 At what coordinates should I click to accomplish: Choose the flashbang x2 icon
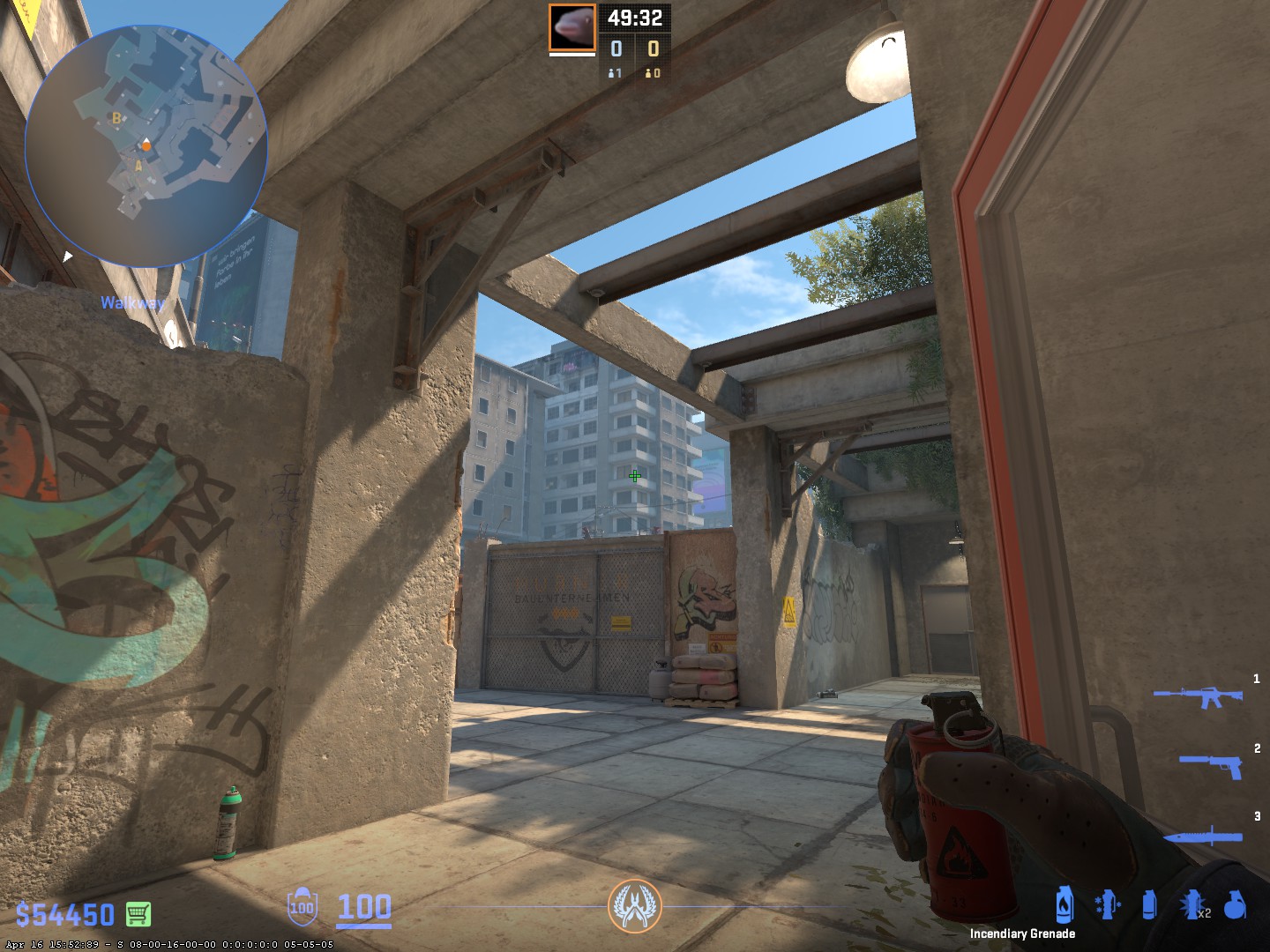click(1192, 904)
